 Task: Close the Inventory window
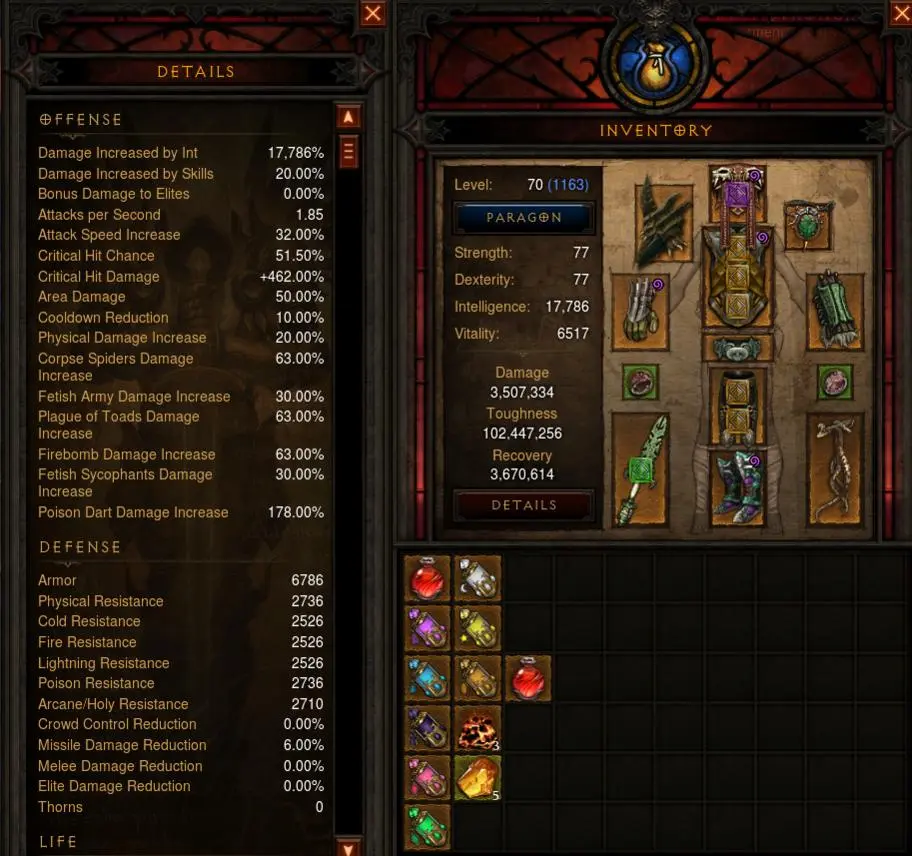tap(899, 12)
